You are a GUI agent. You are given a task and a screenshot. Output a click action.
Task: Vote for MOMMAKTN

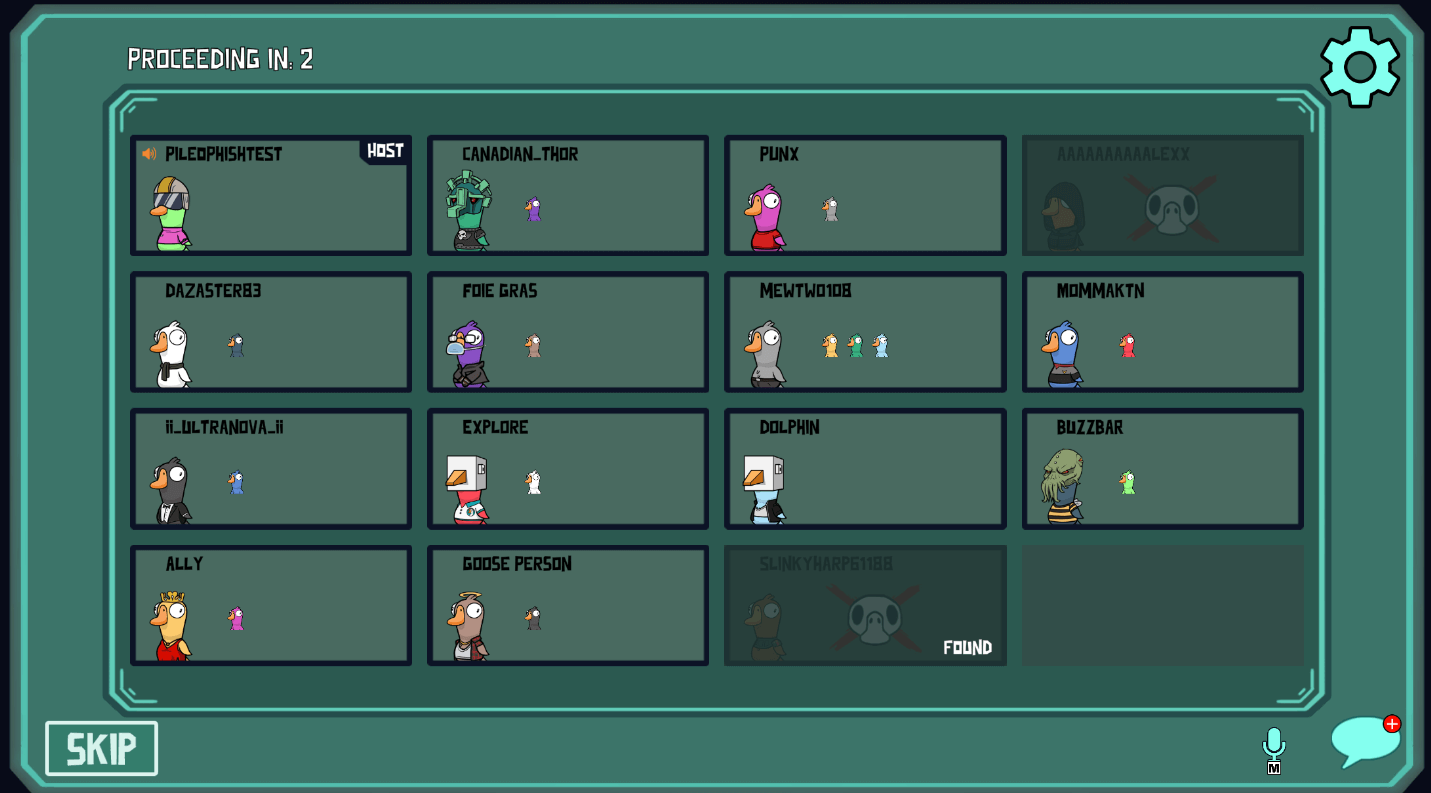click(x=1162, y=332)
